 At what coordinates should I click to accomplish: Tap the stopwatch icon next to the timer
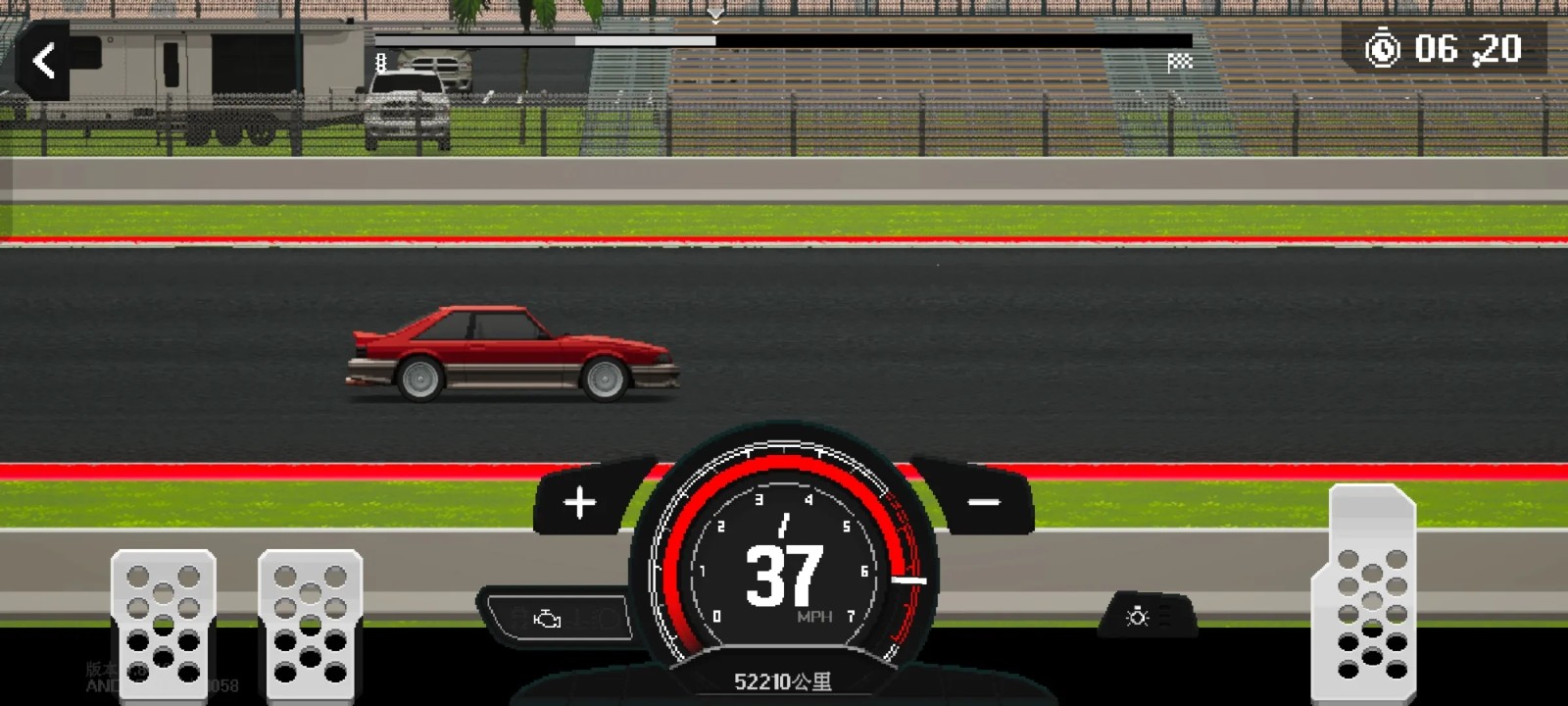tap(1384, 50)
